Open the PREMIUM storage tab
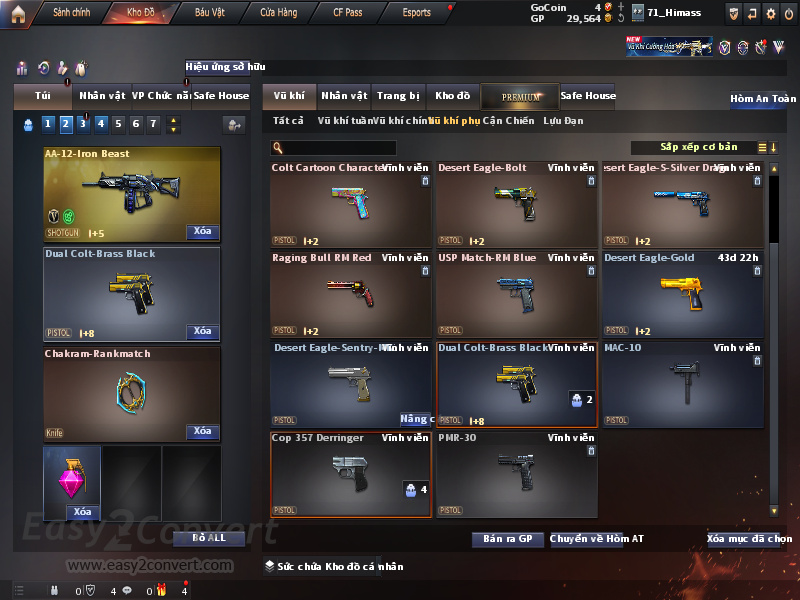 (521, 96)
